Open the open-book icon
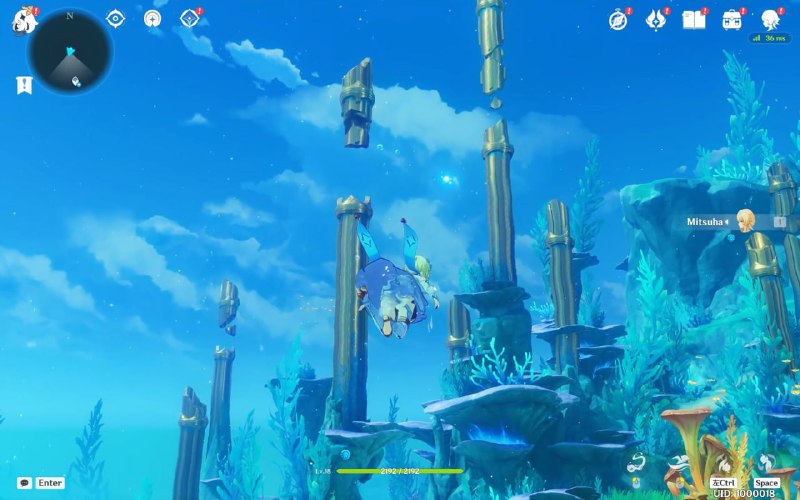Image resolution: width=800 pixels, height=500 pixels. [693, 20]
